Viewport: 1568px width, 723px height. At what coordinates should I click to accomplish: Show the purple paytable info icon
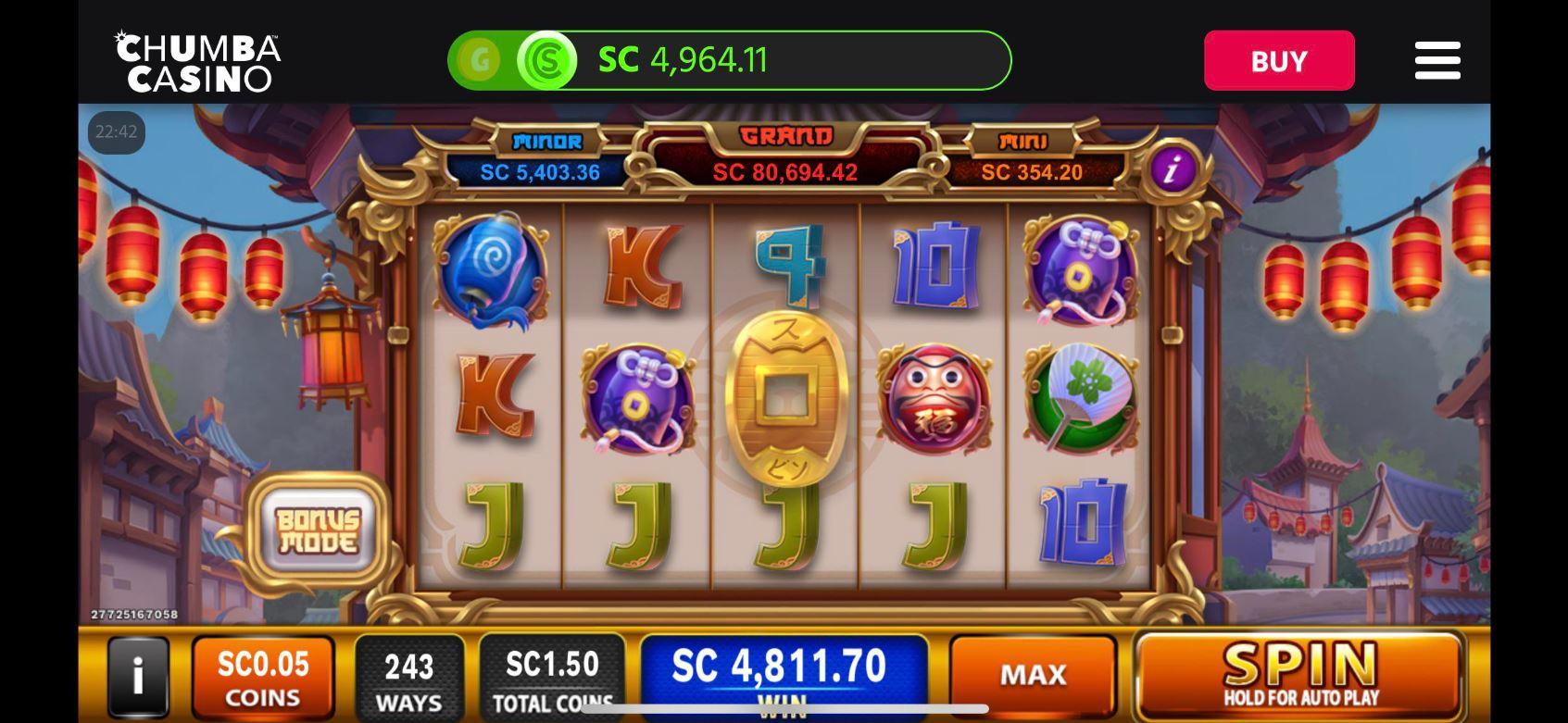1173,169
